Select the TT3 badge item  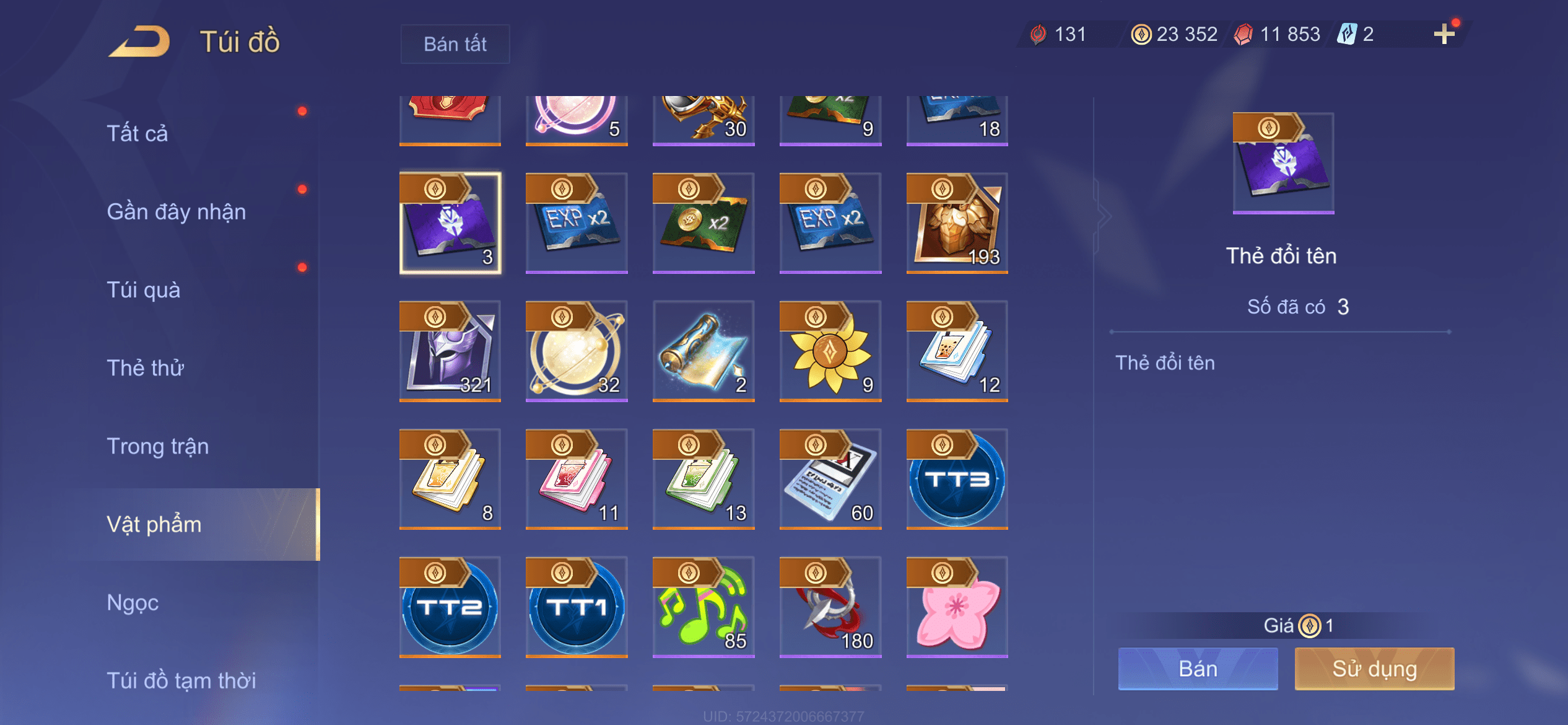click(x=957, y=479)
